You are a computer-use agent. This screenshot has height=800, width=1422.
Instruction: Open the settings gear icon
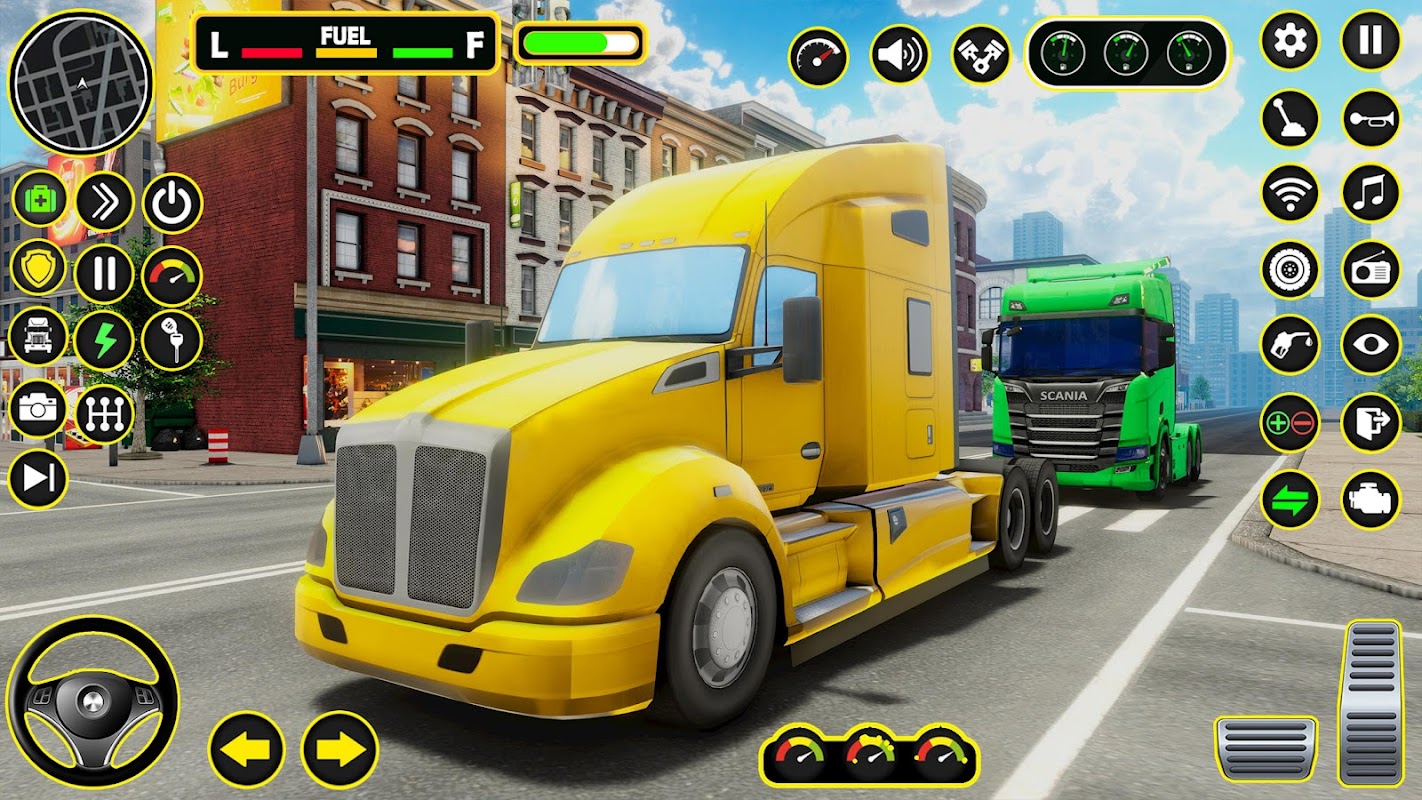pos(1290,41)
